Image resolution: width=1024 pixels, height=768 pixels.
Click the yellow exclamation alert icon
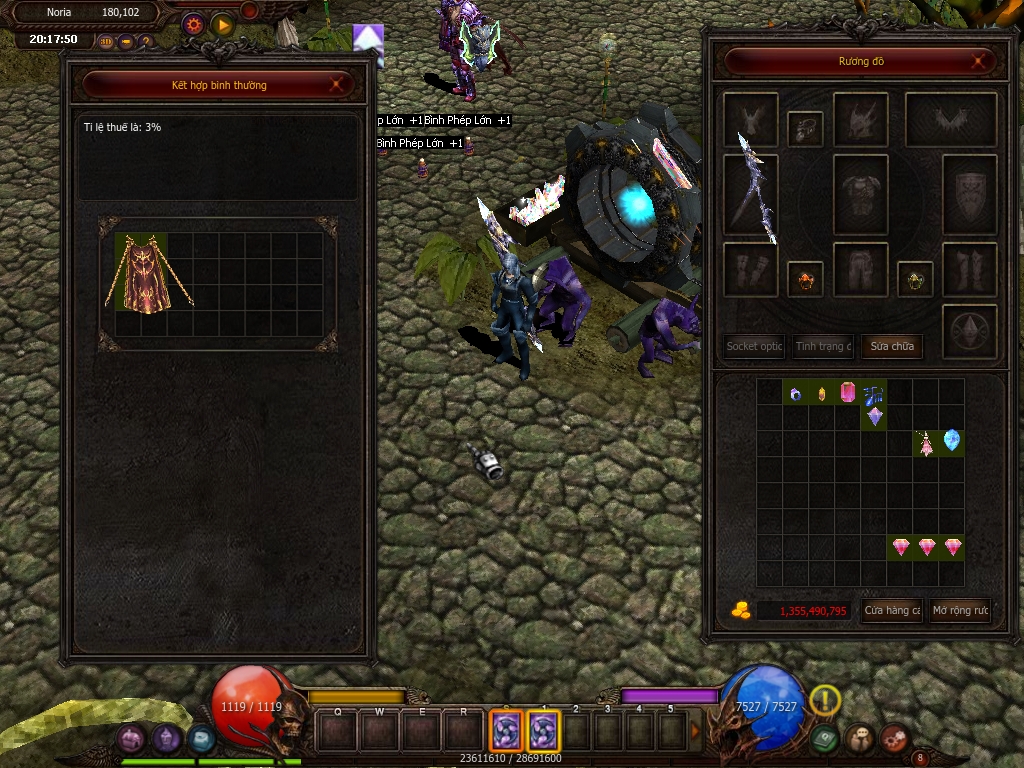click(825, 700)
